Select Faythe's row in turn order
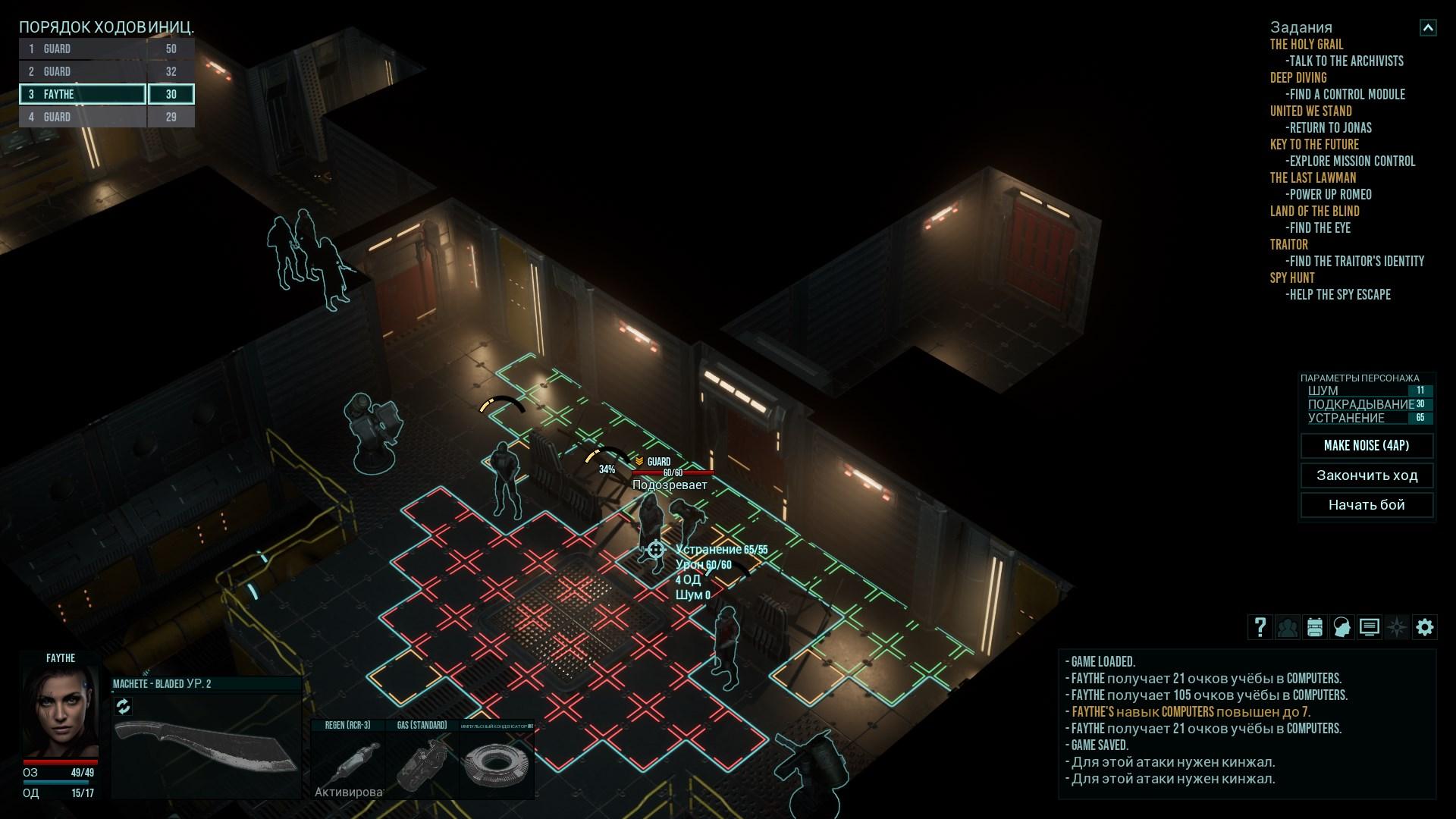 (x=83, y=94)
